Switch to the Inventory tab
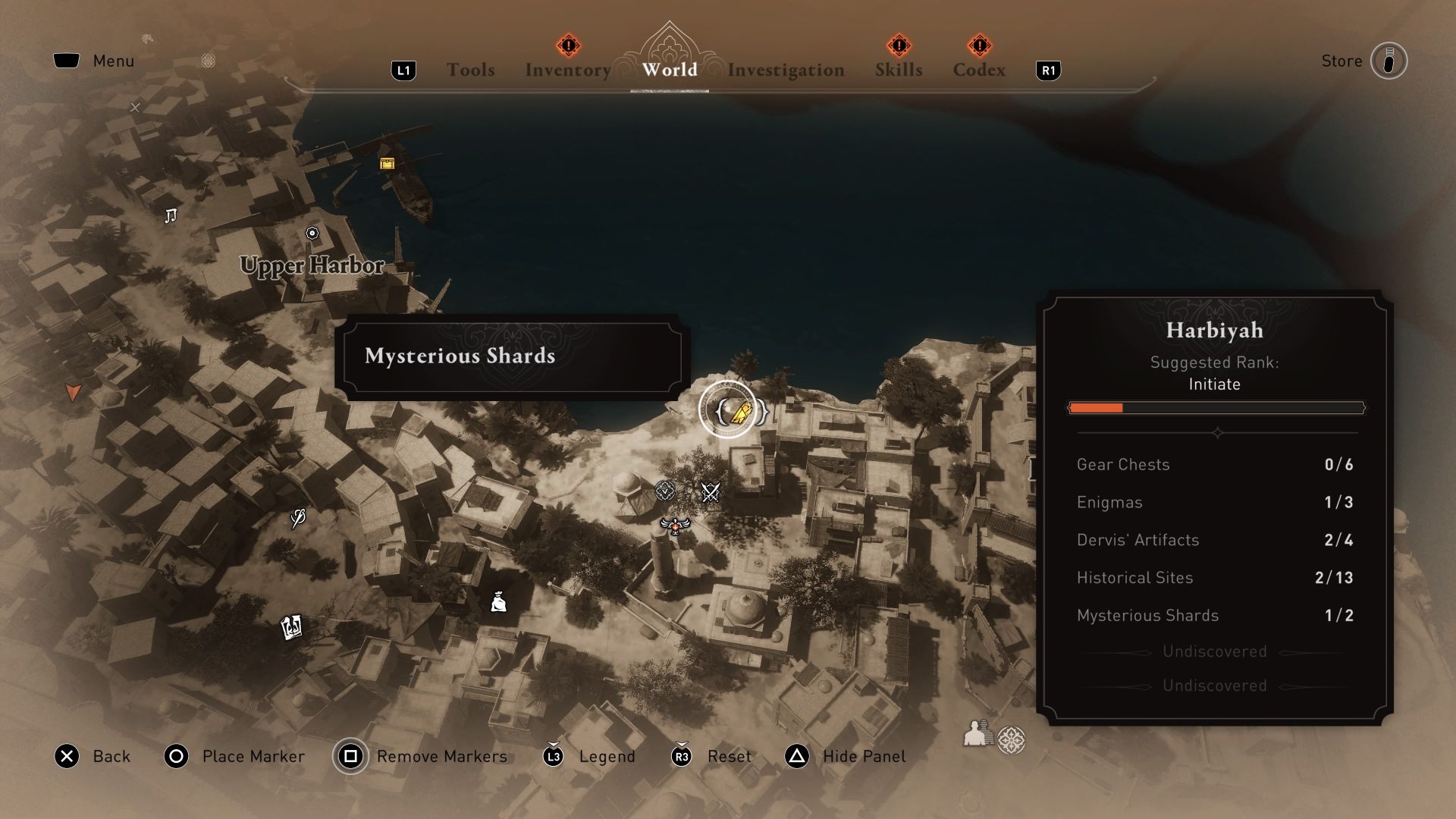The image size is (1456, 819). pyautogui.click(x=567, y=70)
